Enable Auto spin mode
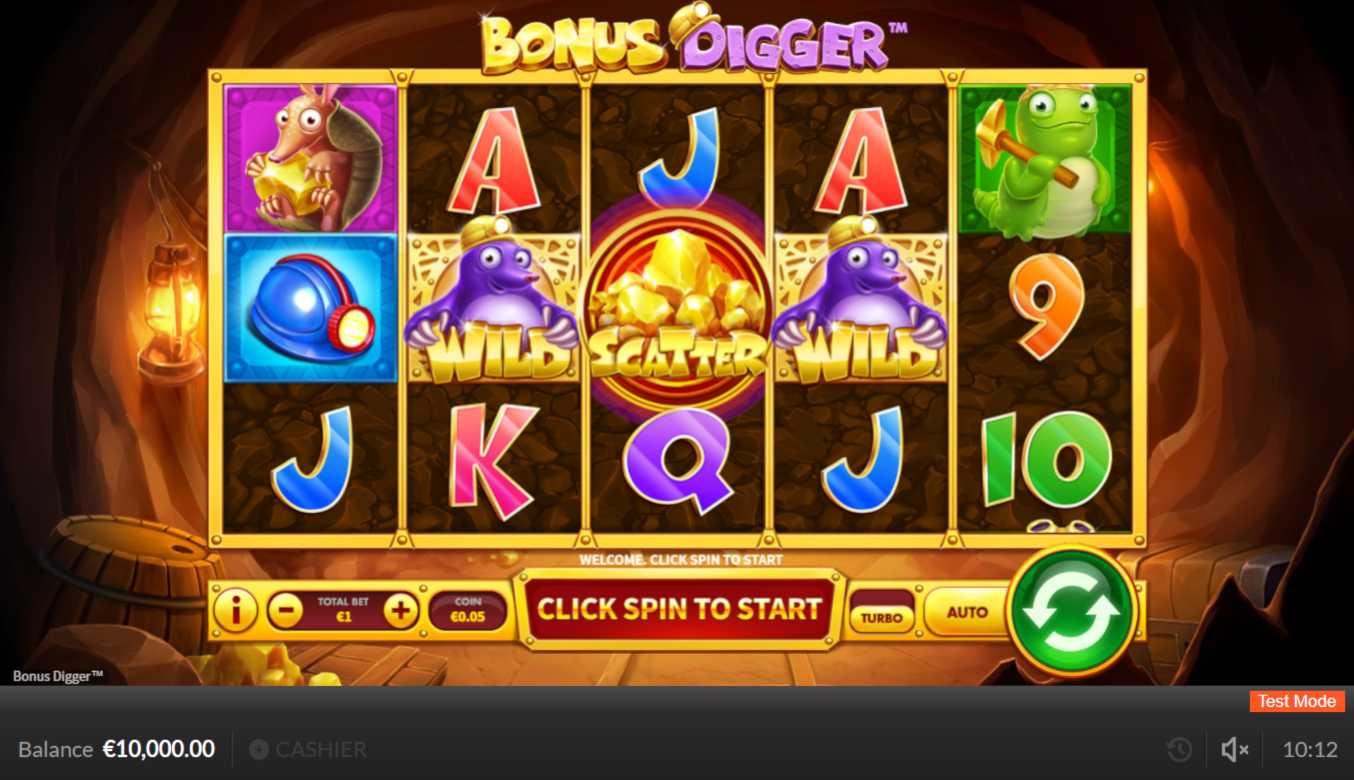The height and width of the screenshot is (780, 1354). 966,611
